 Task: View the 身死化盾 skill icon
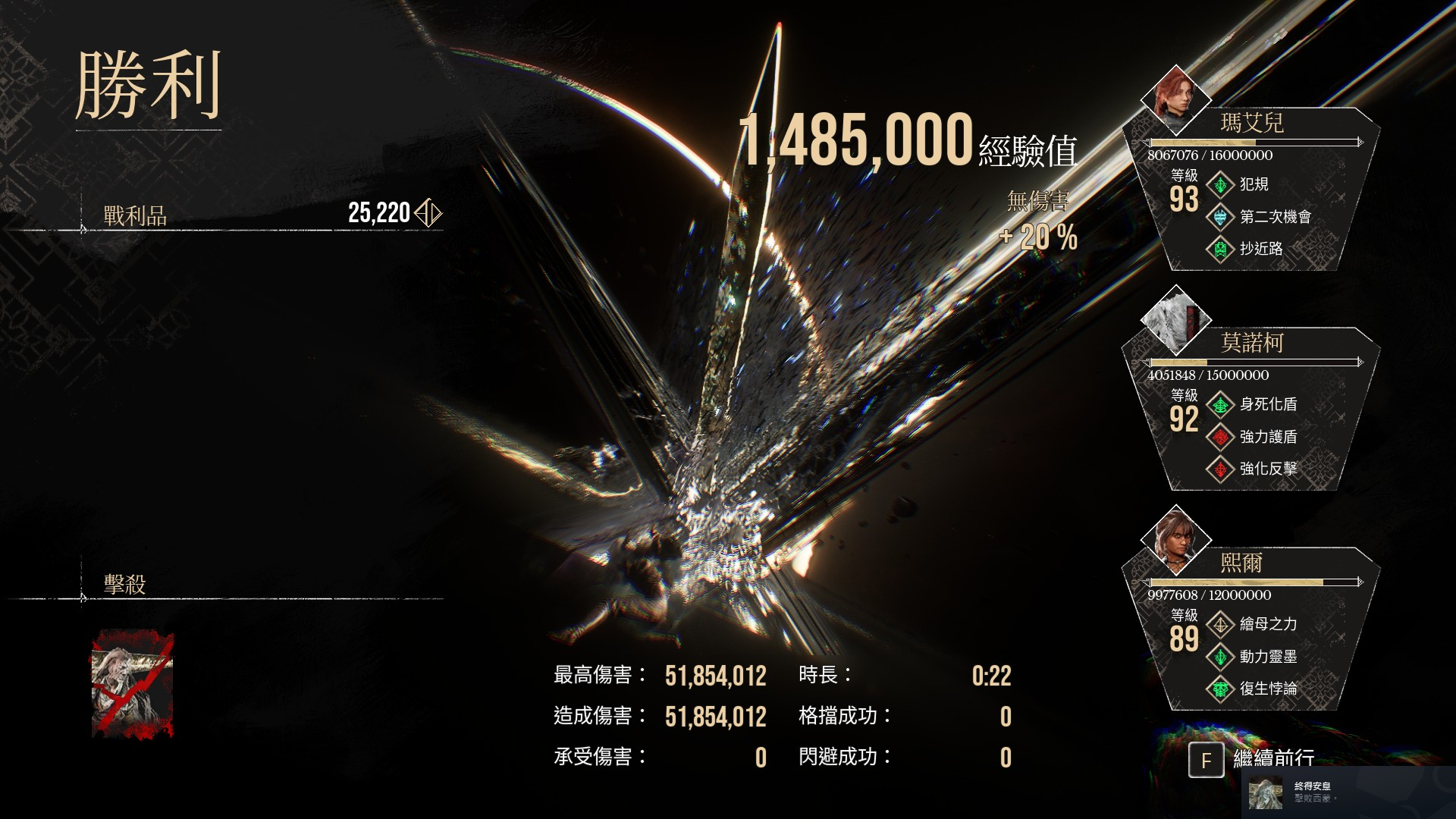click(x=1220, y=404)
